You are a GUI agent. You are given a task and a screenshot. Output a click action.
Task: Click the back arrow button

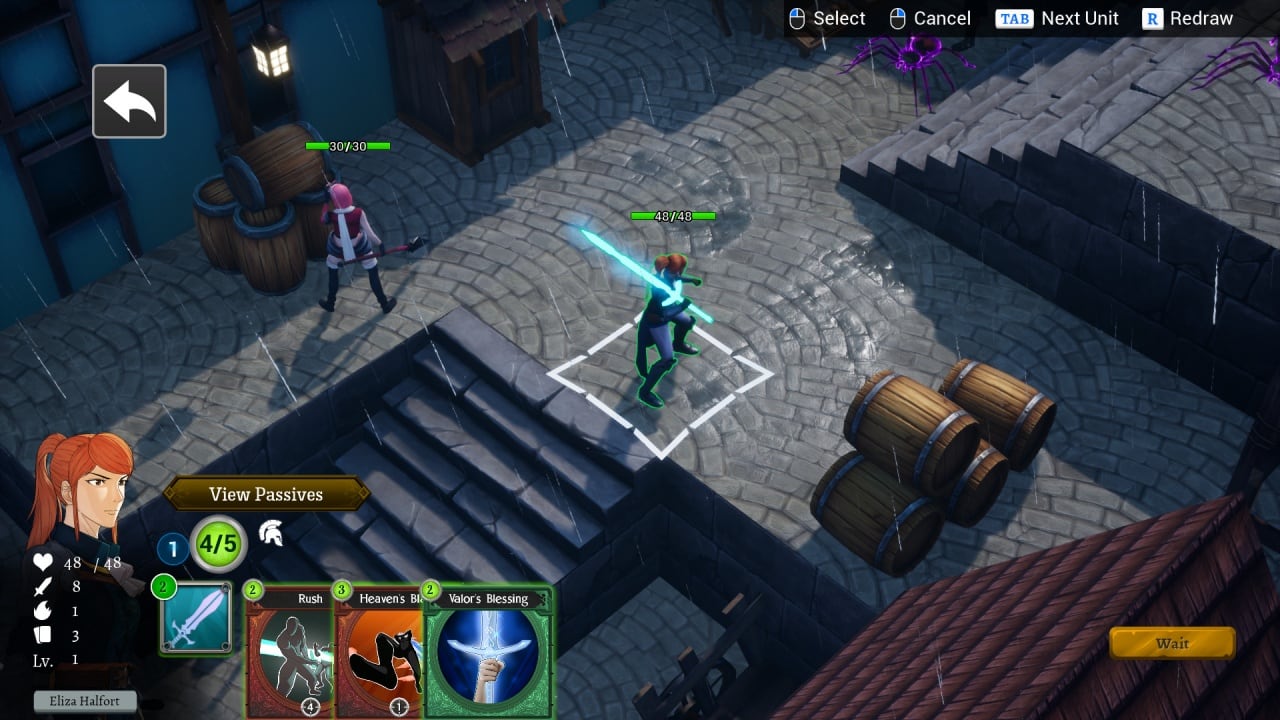click(x=129, y=101)
